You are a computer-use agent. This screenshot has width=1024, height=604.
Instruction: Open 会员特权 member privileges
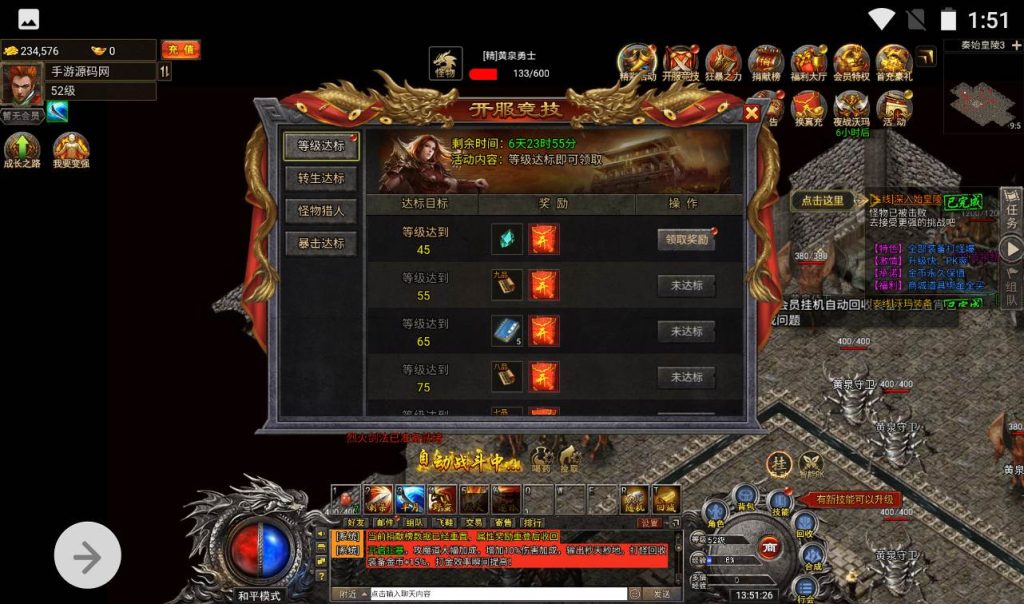tap(851, 63)
